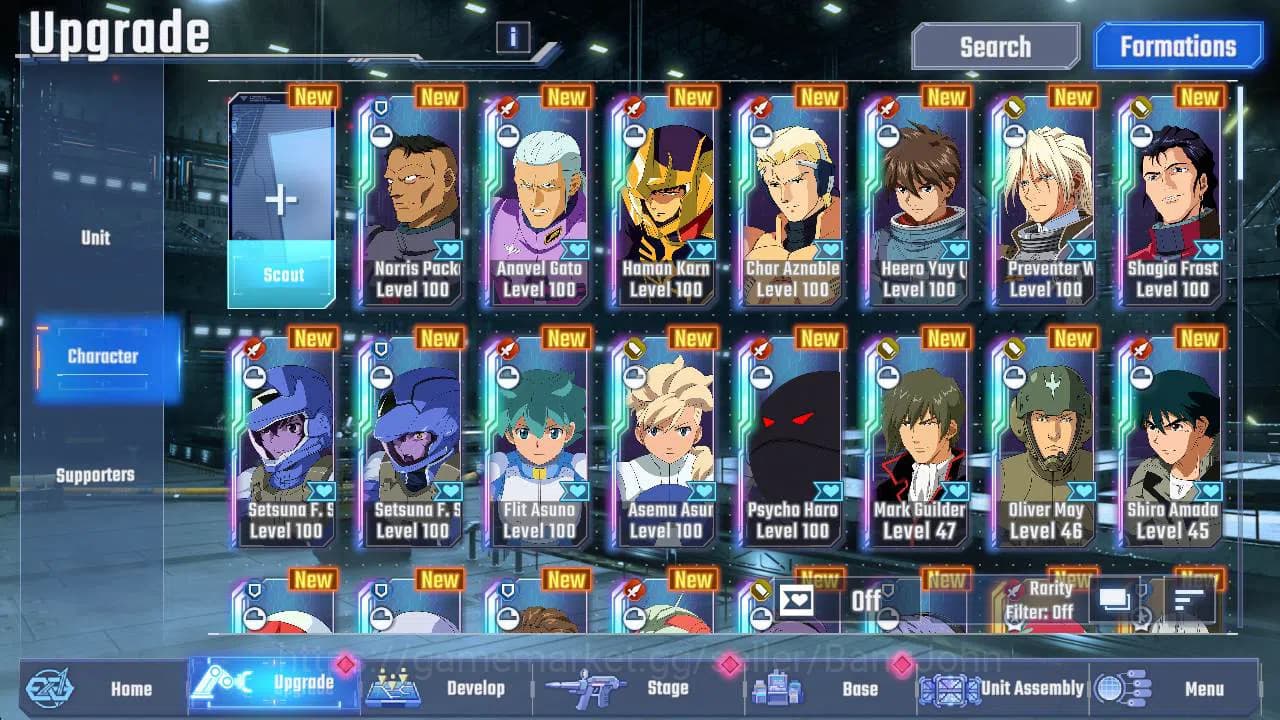
Task: Open the Supporters category tab
Action: coord(96,475)
